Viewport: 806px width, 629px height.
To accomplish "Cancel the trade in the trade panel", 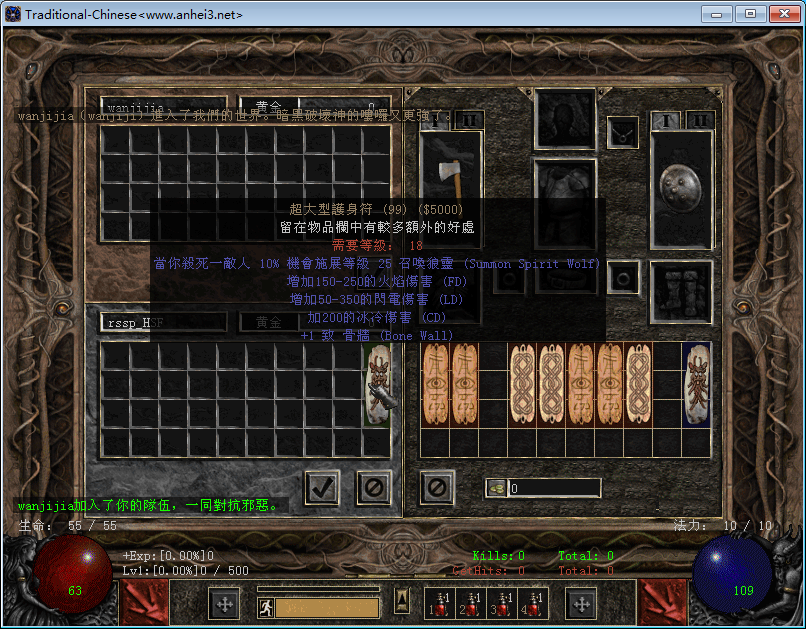I will [374, 488].
